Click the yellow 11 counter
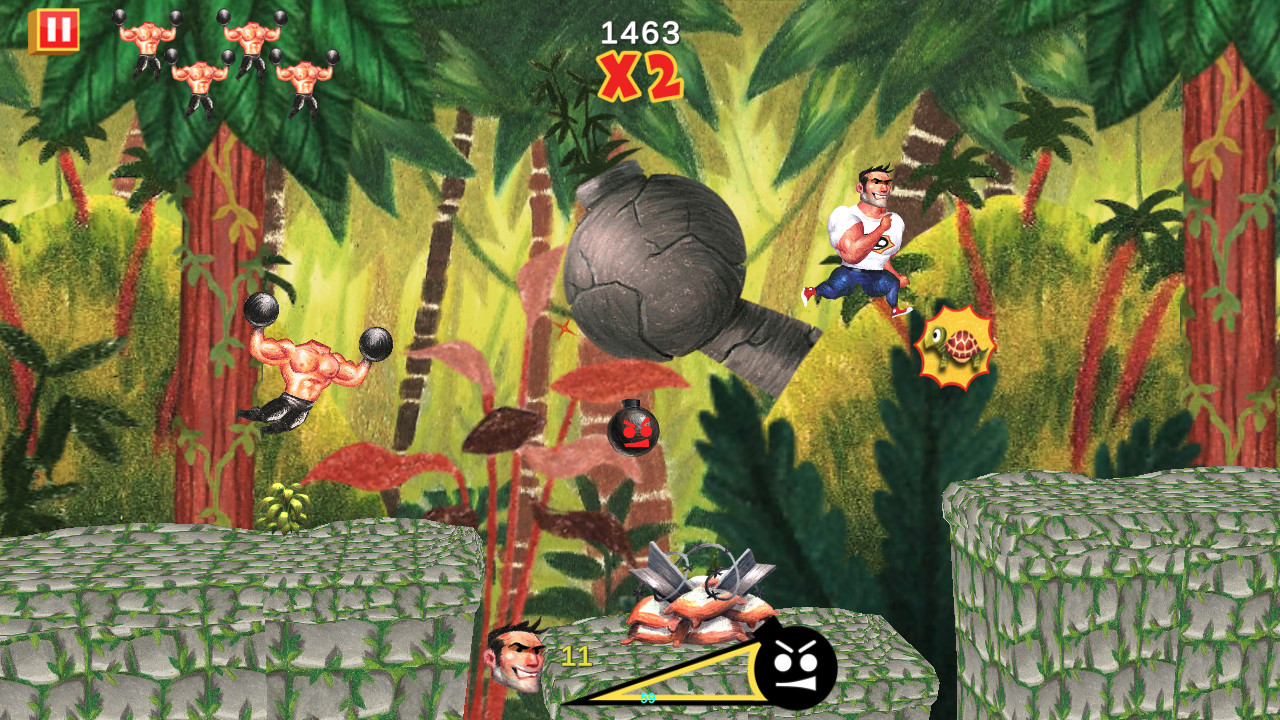This screenshot has height=720, width=1280. point(575,656)
